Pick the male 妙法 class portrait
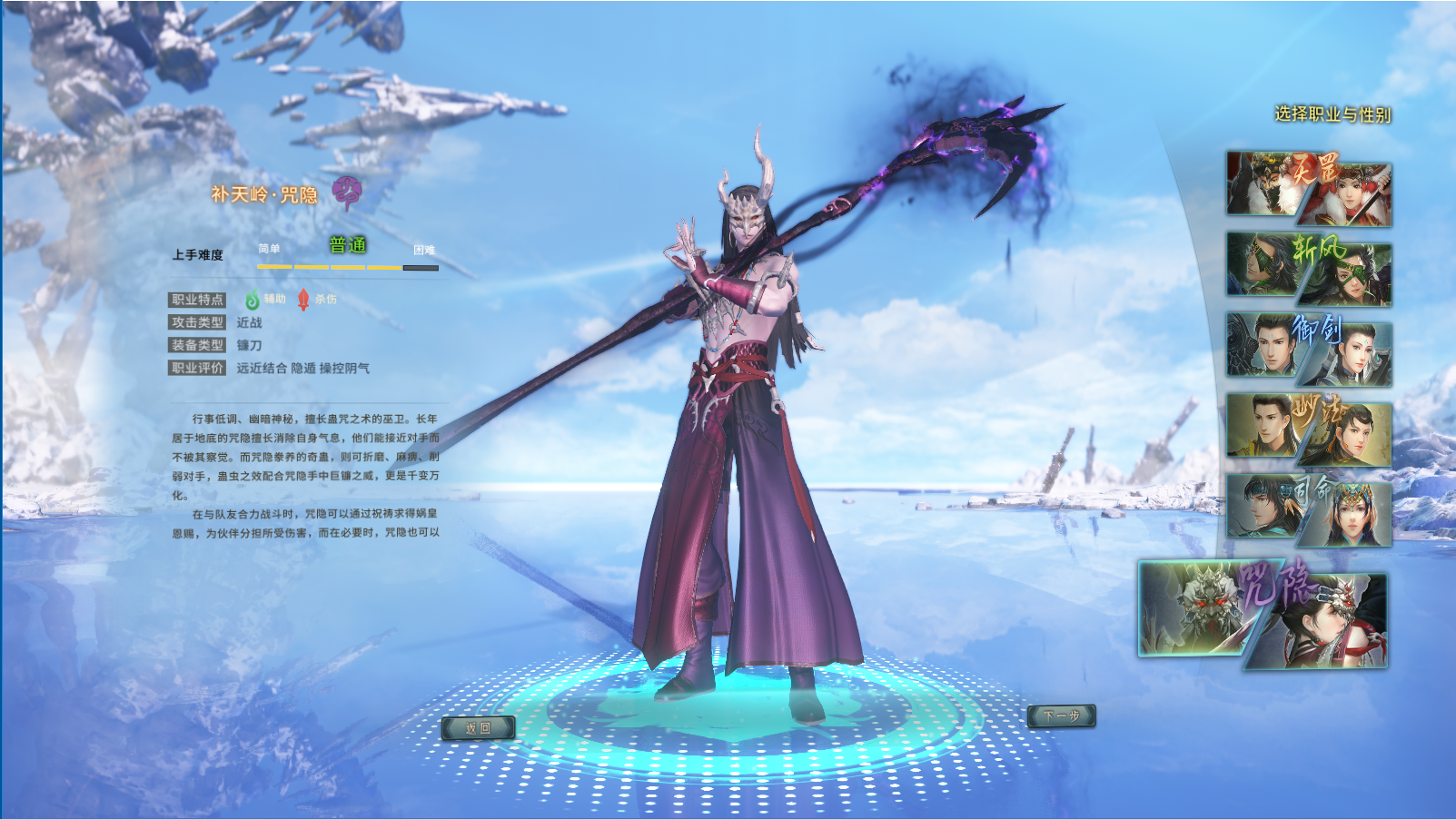Image resolution: width=1456 pixels, height=819 pixels. [x=1262, y=424]
